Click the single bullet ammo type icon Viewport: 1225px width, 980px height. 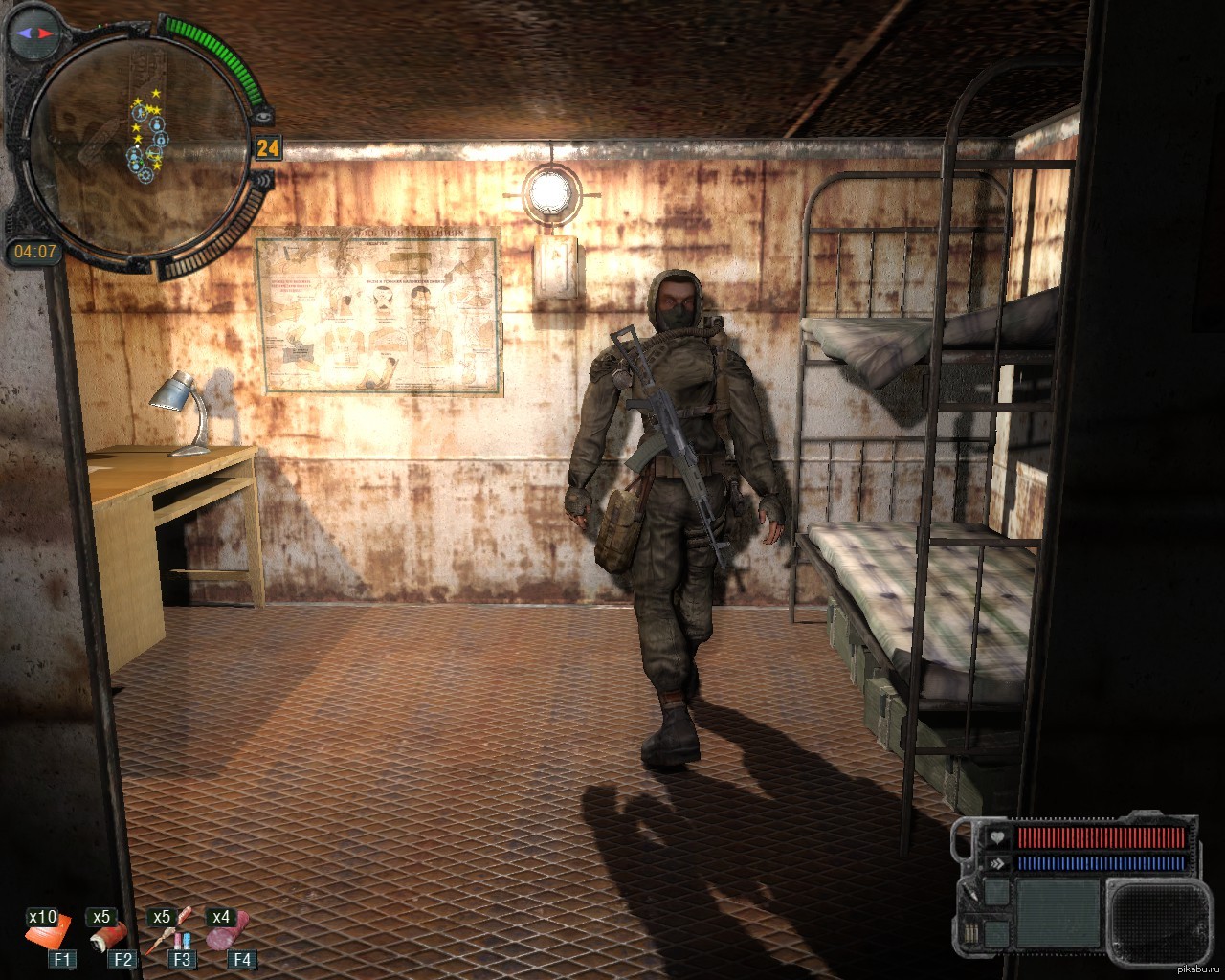(970, 894)
